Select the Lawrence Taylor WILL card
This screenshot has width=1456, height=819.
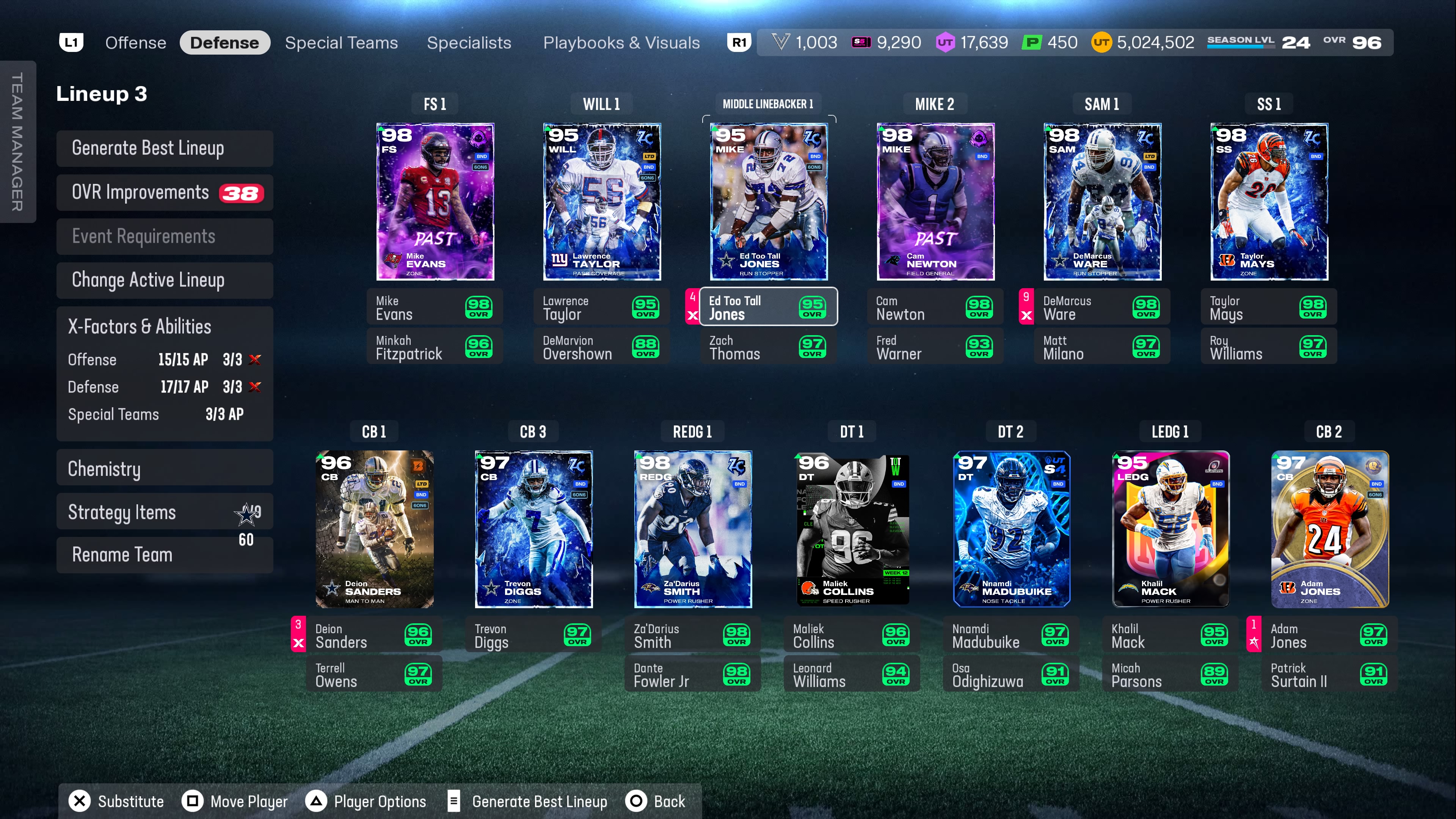[x=602, y=202]
